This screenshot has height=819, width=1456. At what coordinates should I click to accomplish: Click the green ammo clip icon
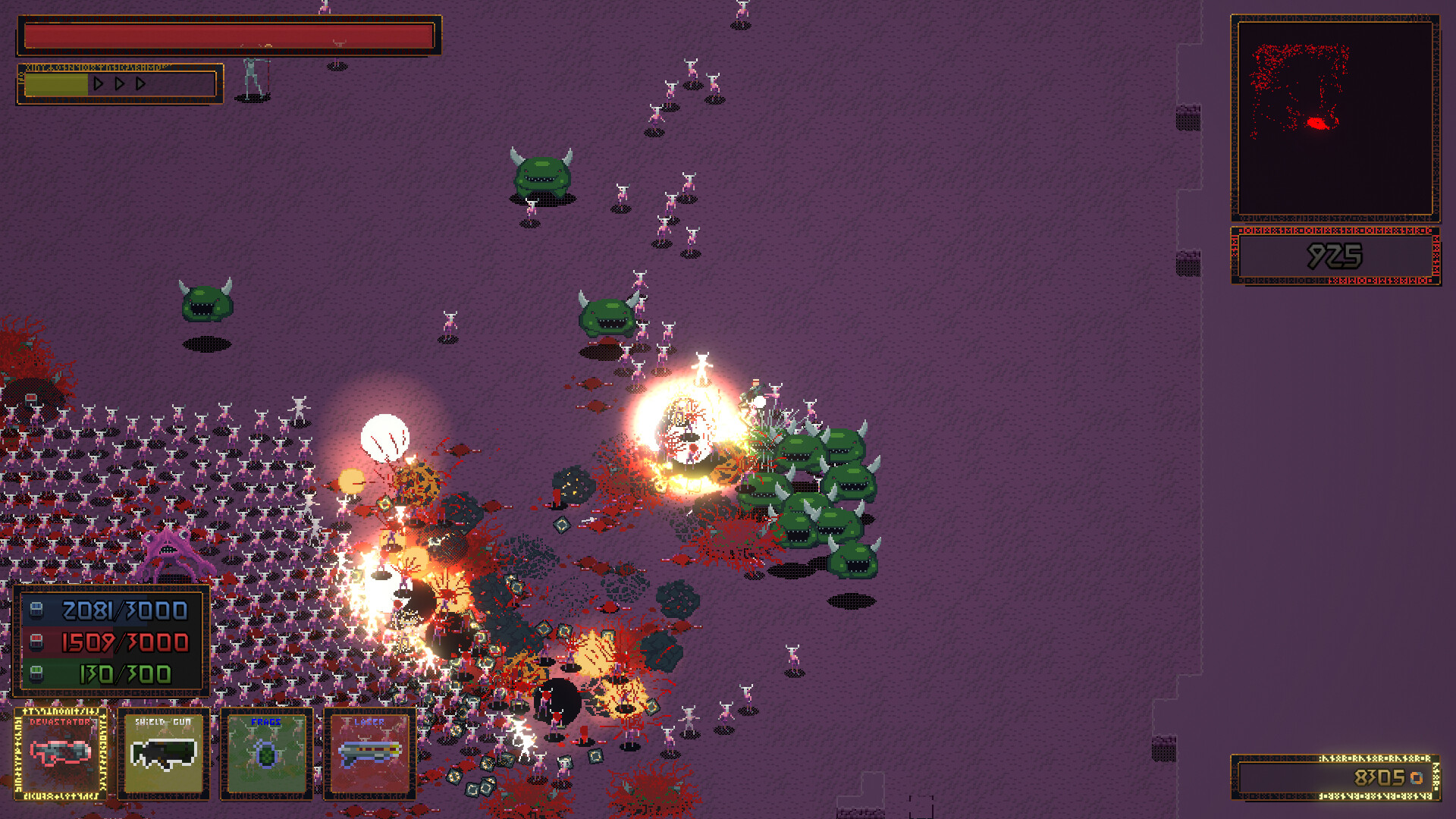pos(36,672)
